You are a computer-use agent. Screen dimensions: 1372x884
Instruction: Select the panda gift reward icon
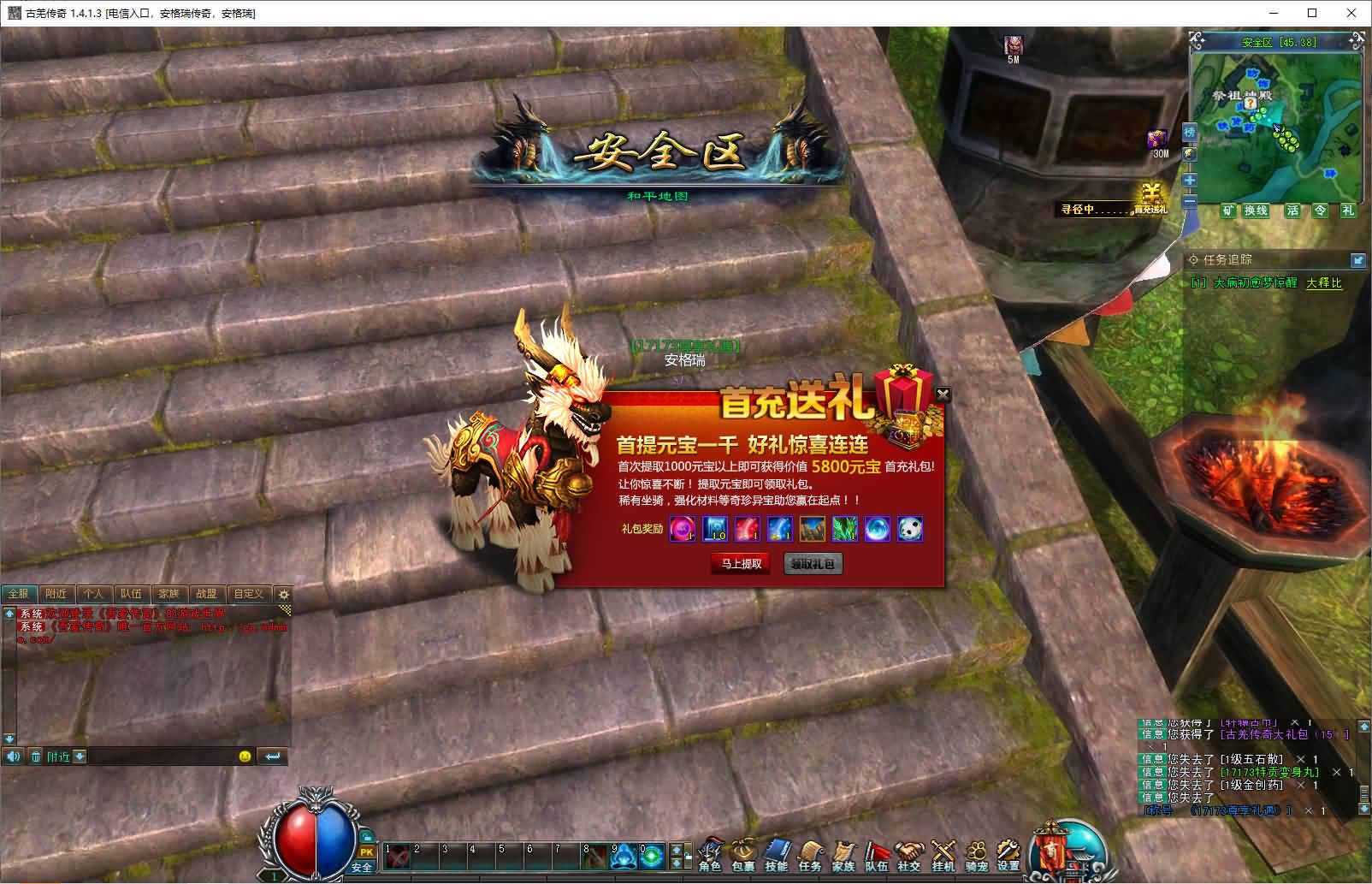[910, 530]
